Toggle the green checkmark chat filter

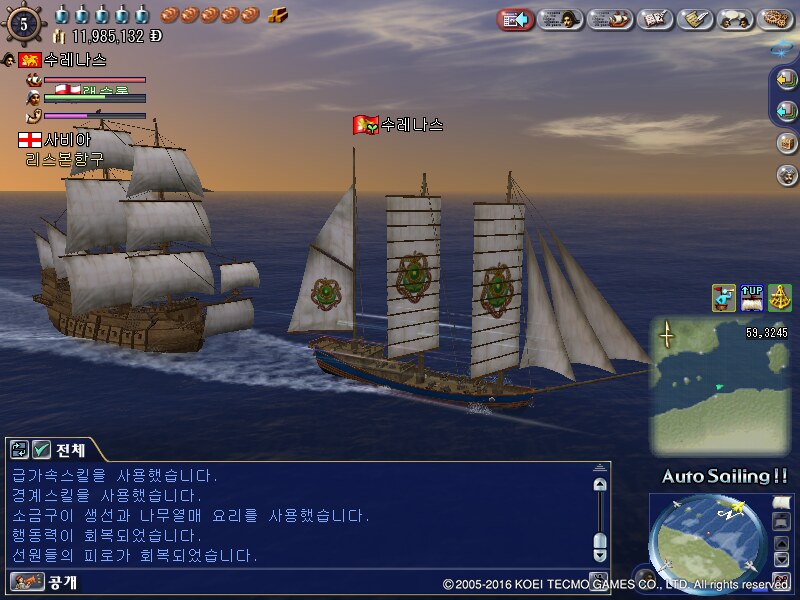[x=42, y=450]
